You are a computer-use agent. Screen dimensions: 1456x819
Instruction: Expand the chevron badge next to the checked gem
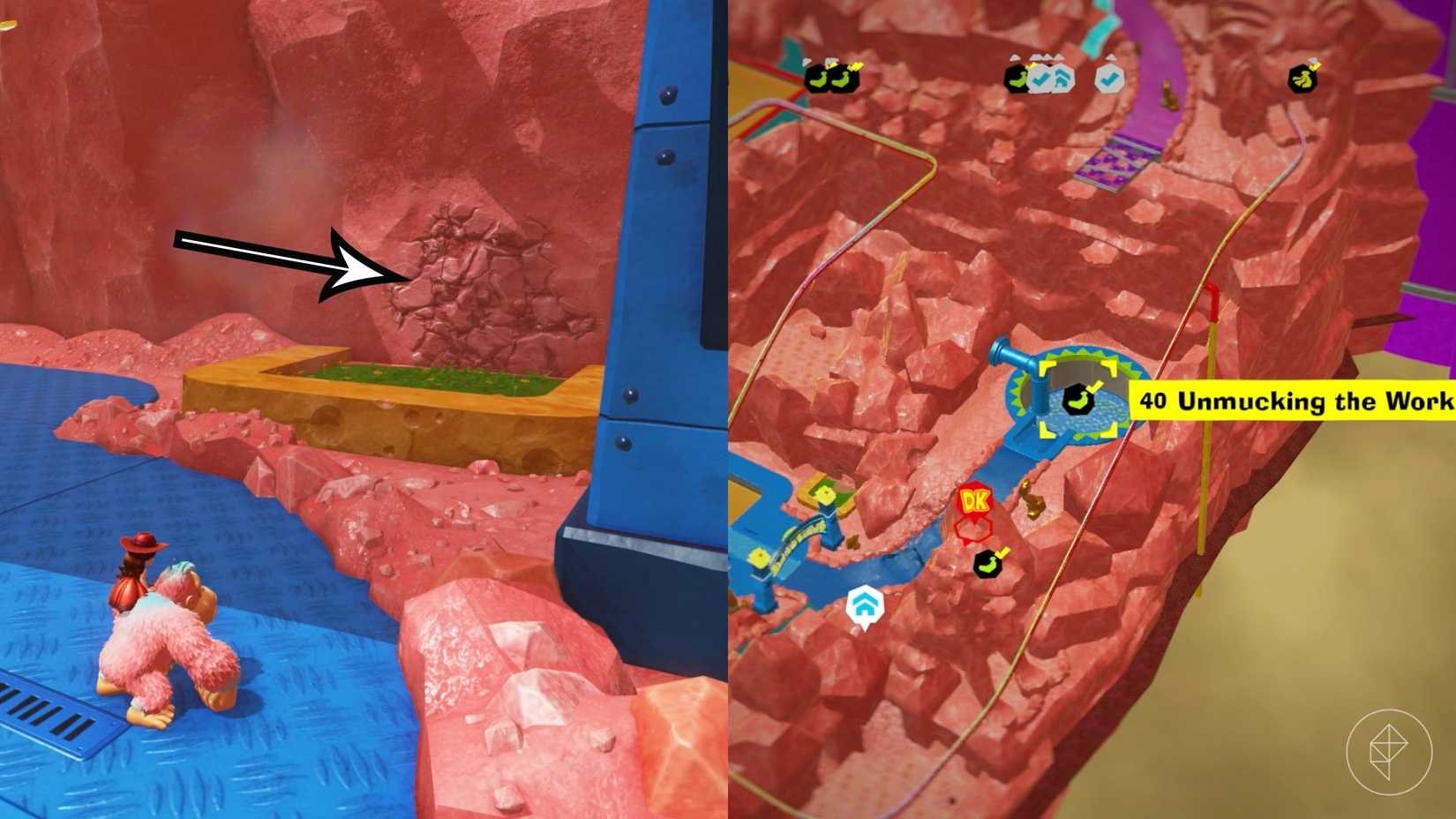[1062, 77]
